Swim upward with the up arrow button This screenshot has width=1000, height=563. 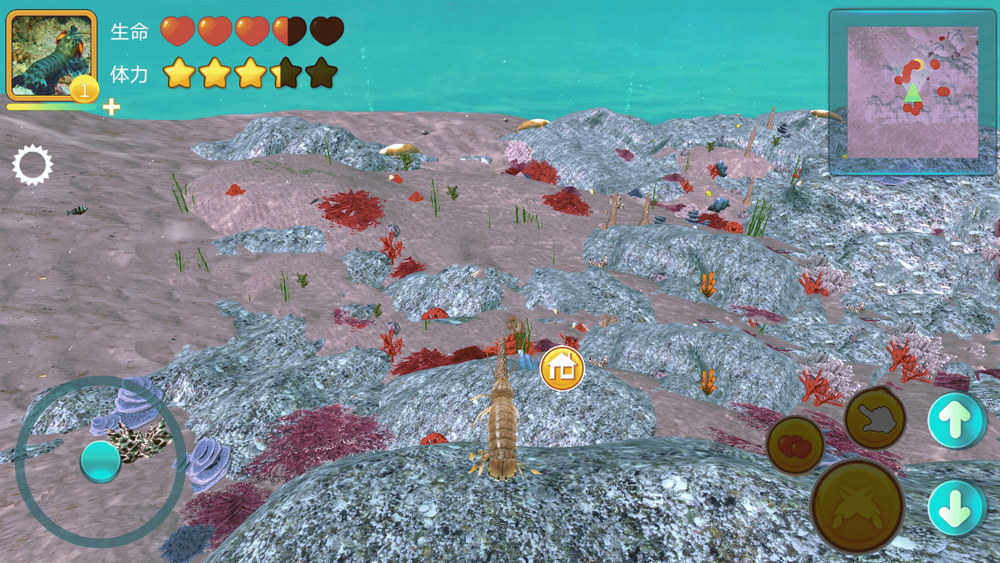[x=956, y=421]
